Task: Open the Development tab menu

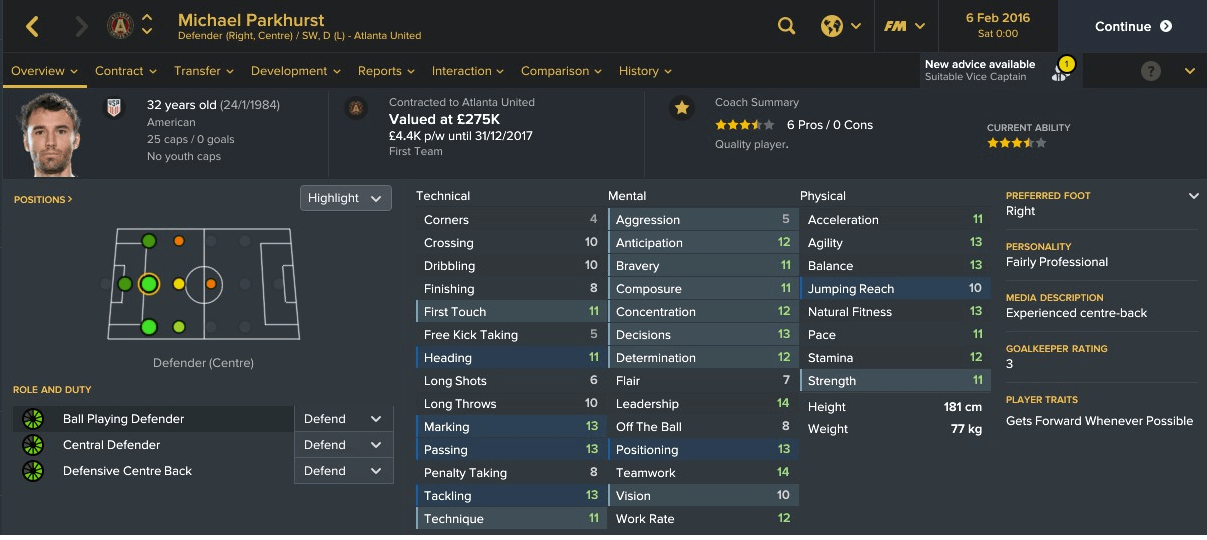Action: coord(296,71)
